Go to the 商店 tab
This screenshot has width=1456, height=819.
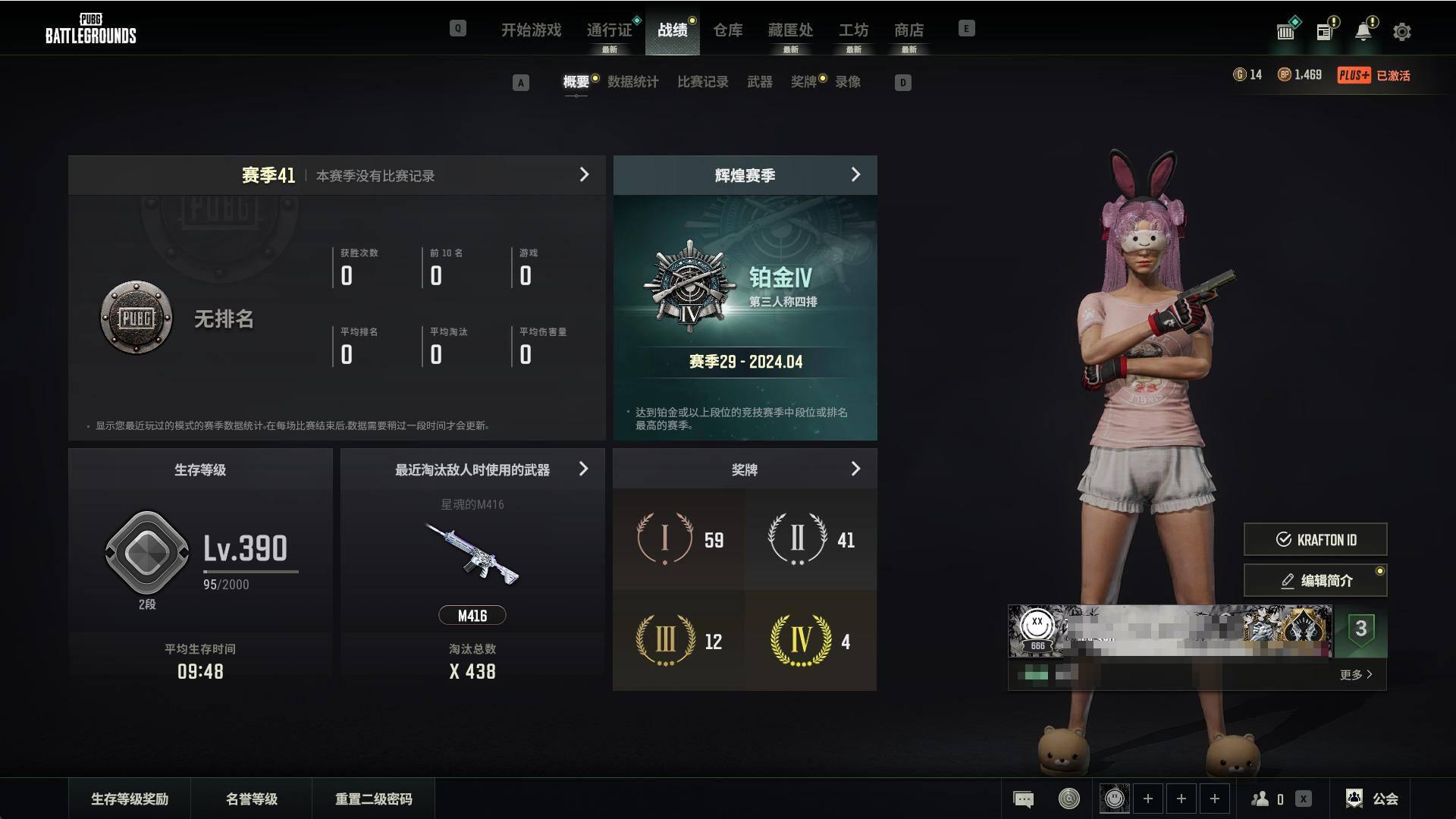908,30
